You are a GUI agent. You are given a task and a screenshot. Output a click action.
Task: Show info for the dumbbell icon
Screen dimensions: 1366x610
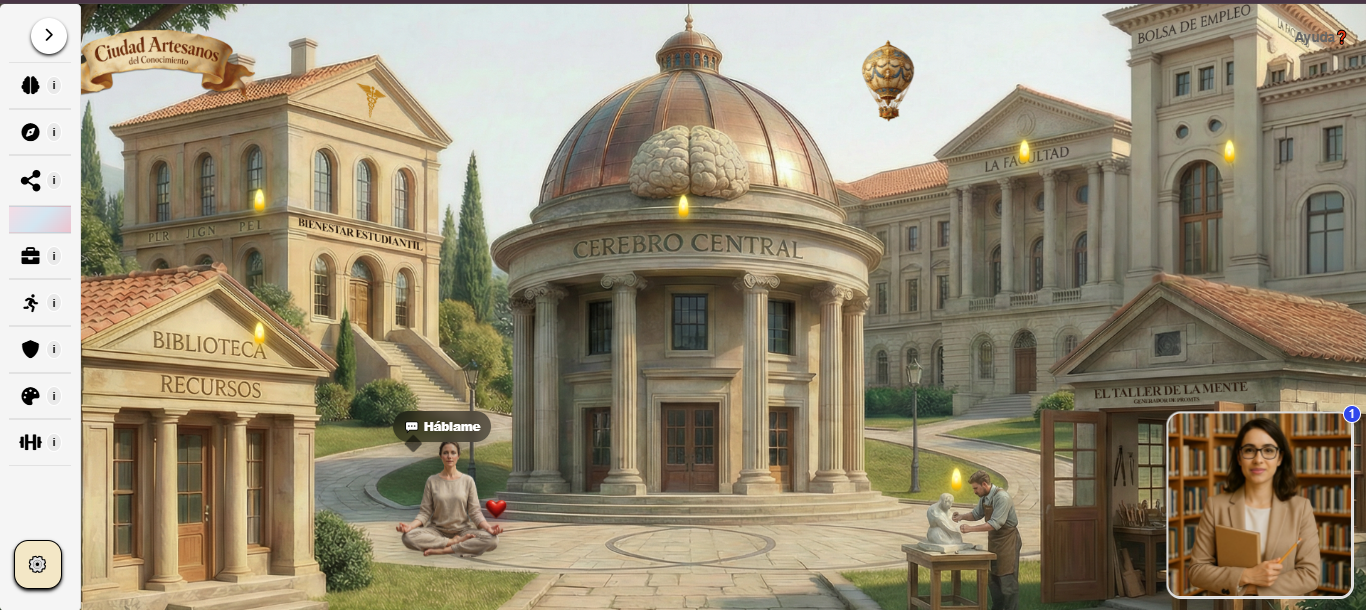coord(54,442)
